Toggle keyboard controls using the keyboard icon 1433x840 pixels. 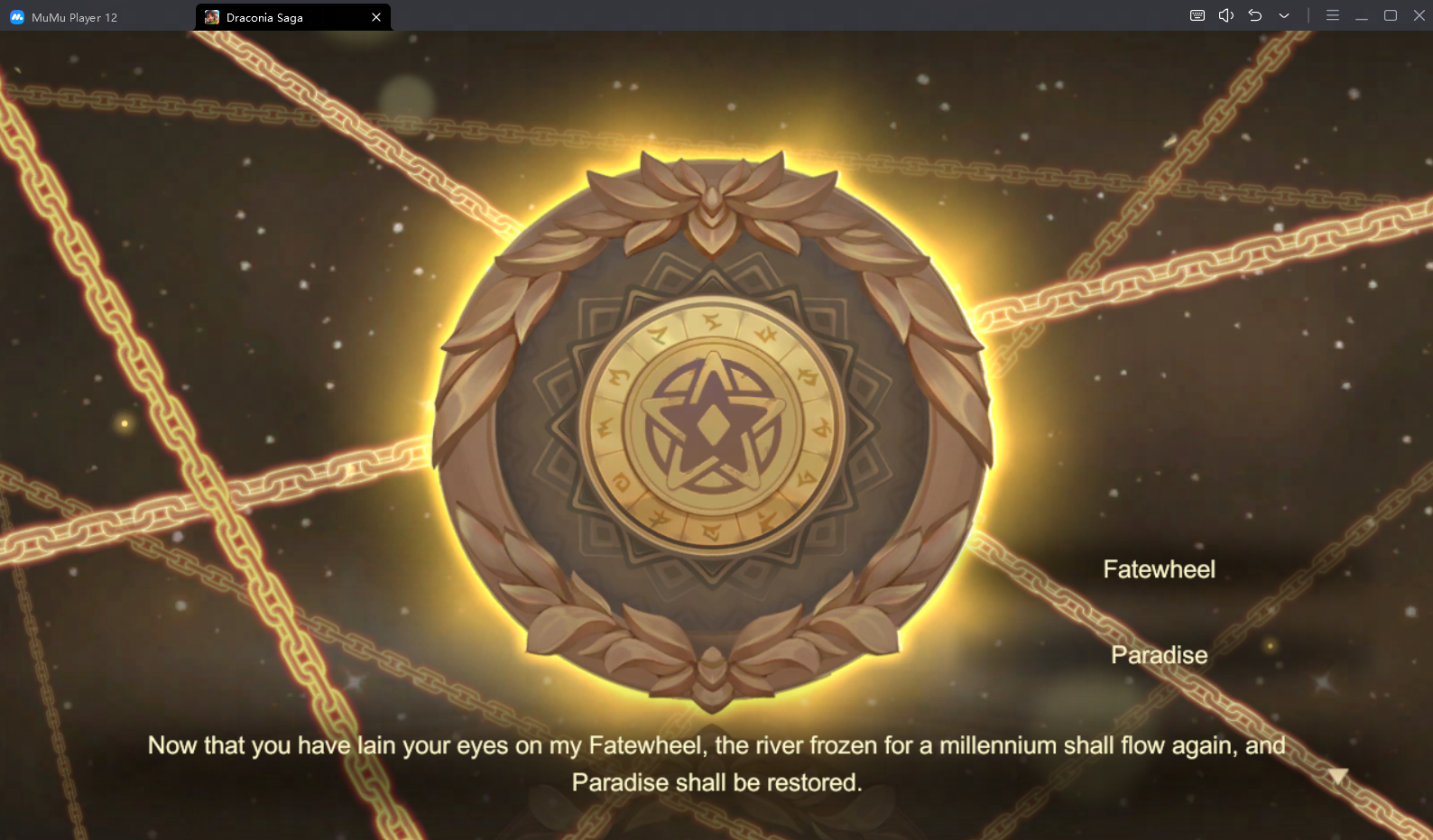pos(1197,15)
